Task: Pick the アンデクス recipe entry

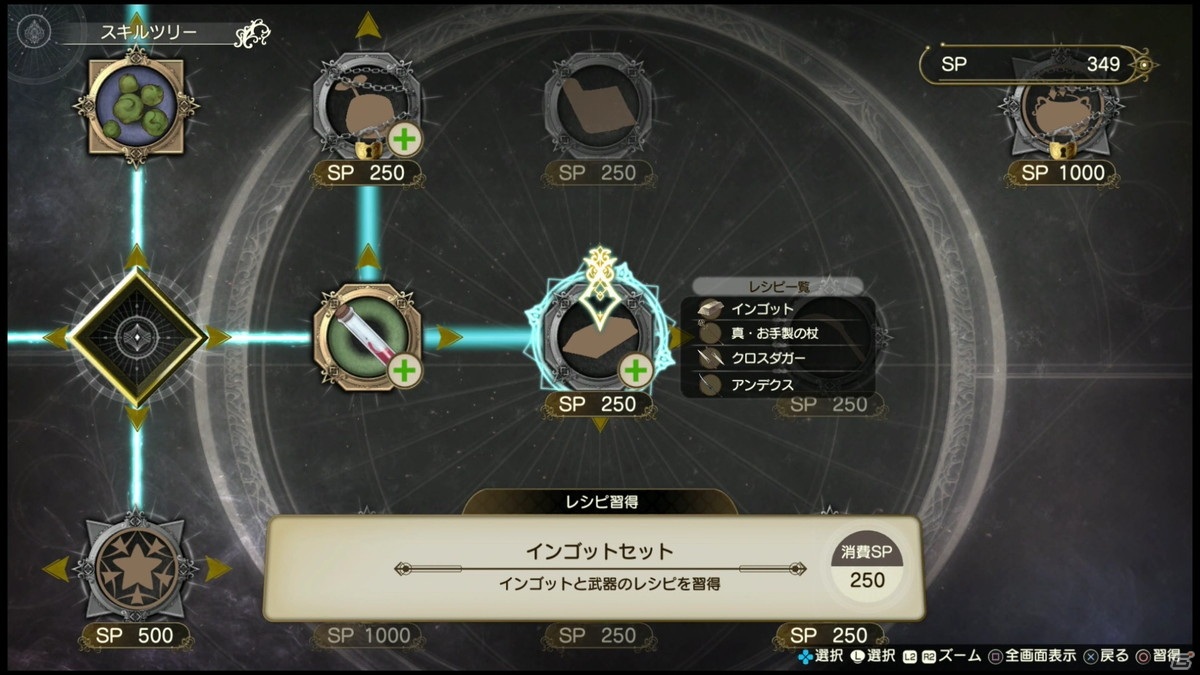Action: [762, 383]
